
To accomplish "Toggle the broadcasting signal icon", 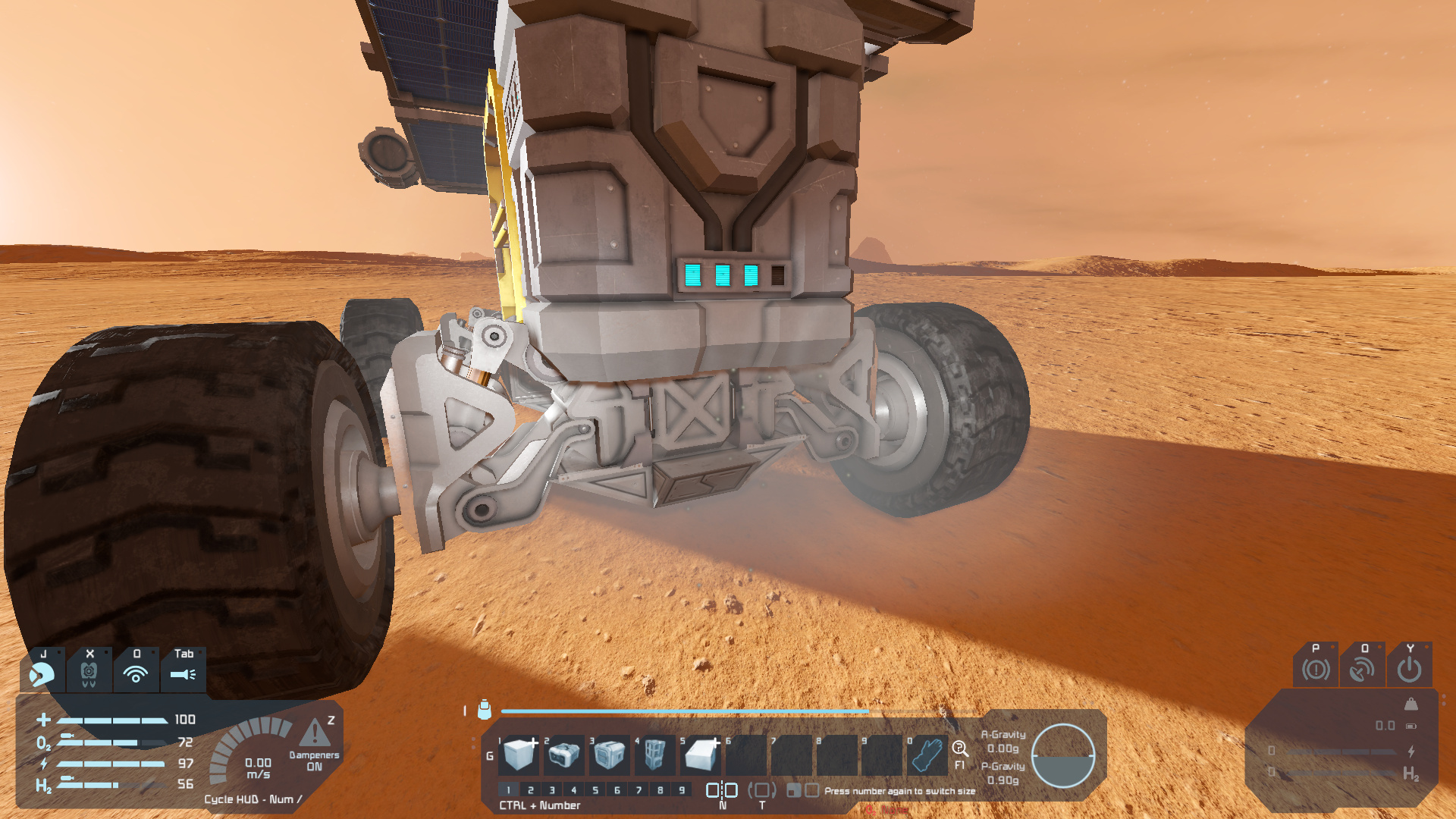I will click(136, 673).
